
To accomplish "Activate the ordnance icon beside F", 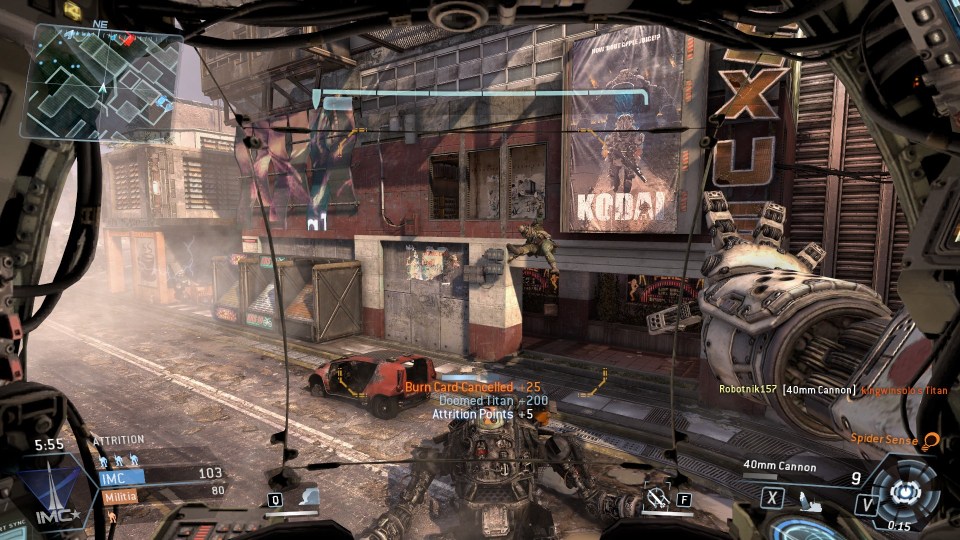I will (x=656, y=497).
